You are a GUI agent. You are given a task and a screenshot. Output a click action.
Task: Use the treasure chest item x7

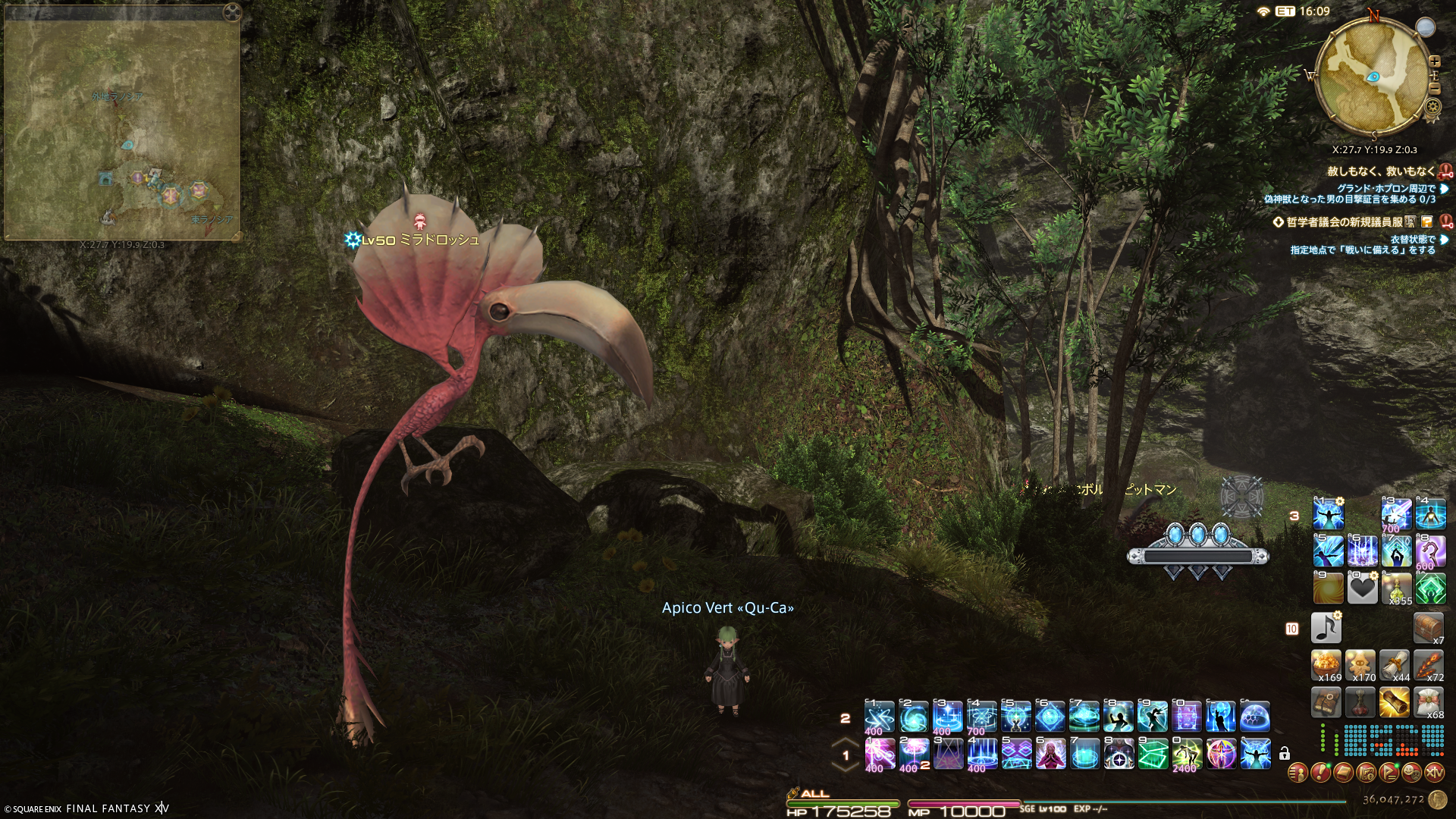click(x=1429, y=628)
